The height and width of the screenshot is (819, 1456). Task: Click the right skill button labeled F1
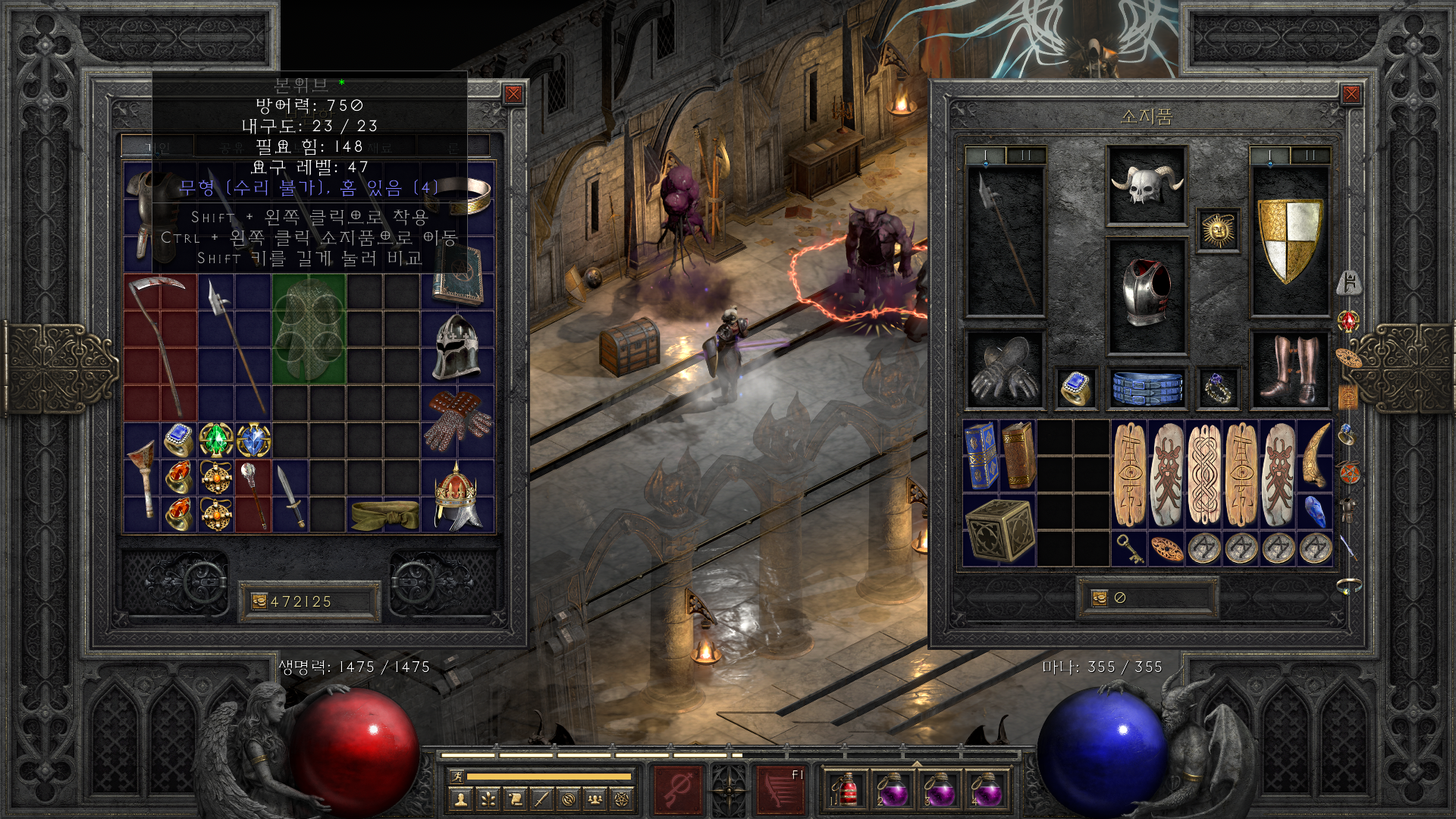(780, 789)
